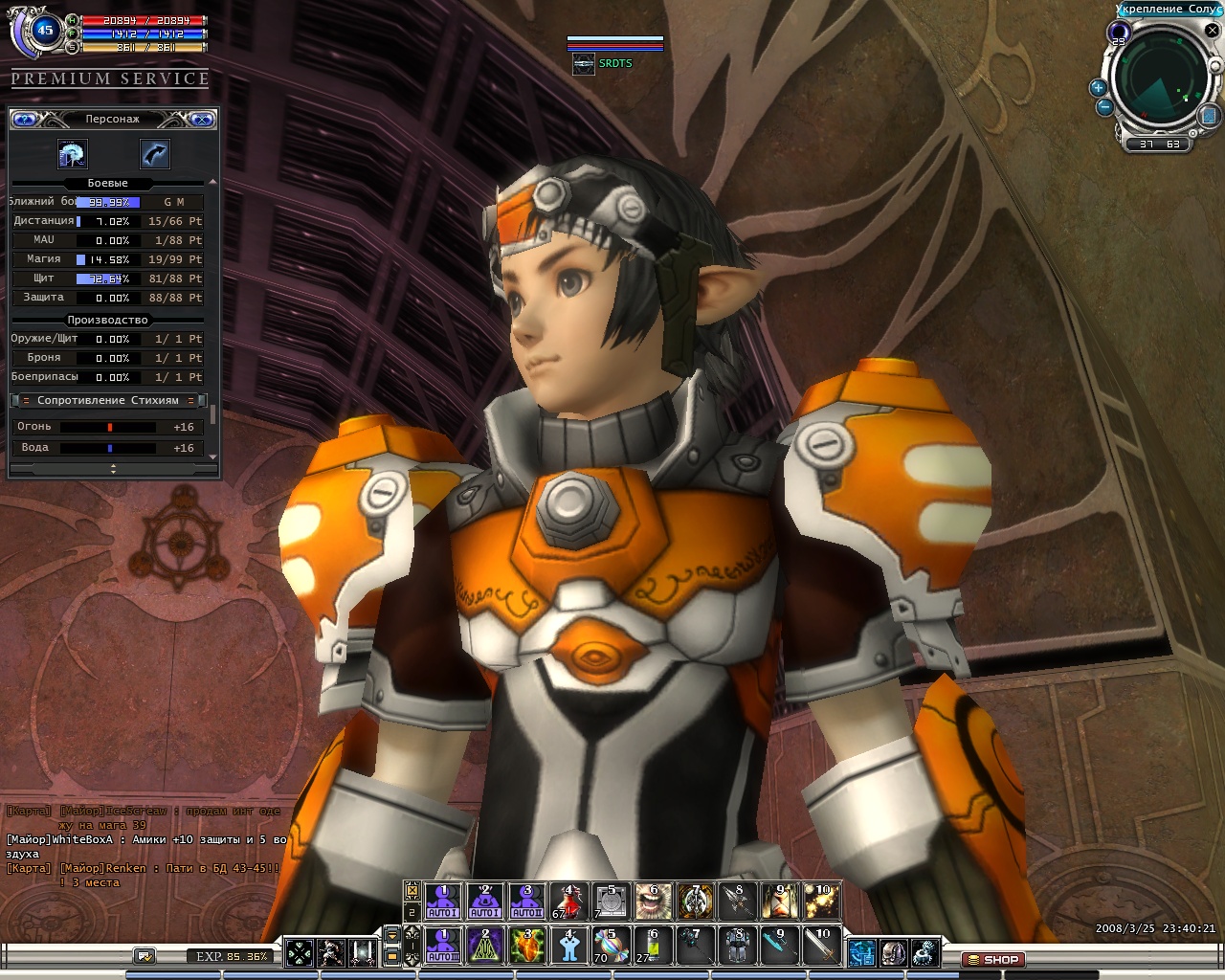The height and width of the screenshot is (980, 1225).
Task: Select the brain icon in character panel
Action: (73, 153)
